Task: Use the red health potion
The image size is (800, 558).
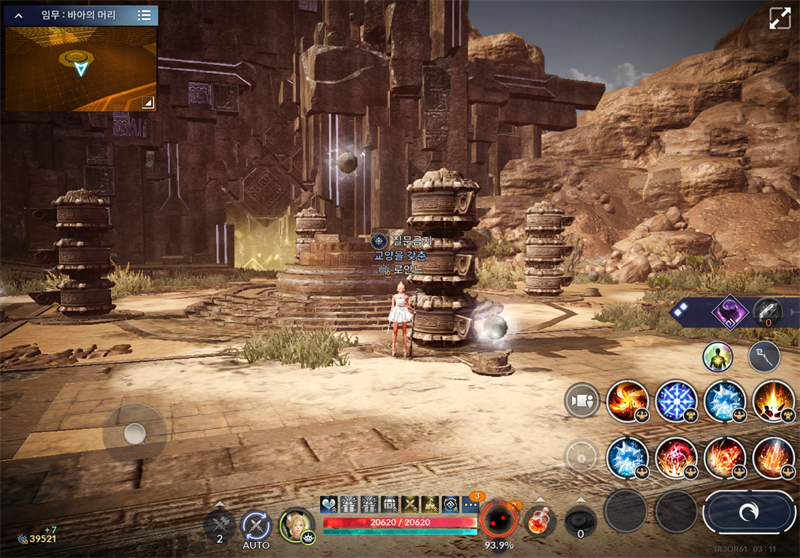Action: pyautogui.click(x=541, y=522)
